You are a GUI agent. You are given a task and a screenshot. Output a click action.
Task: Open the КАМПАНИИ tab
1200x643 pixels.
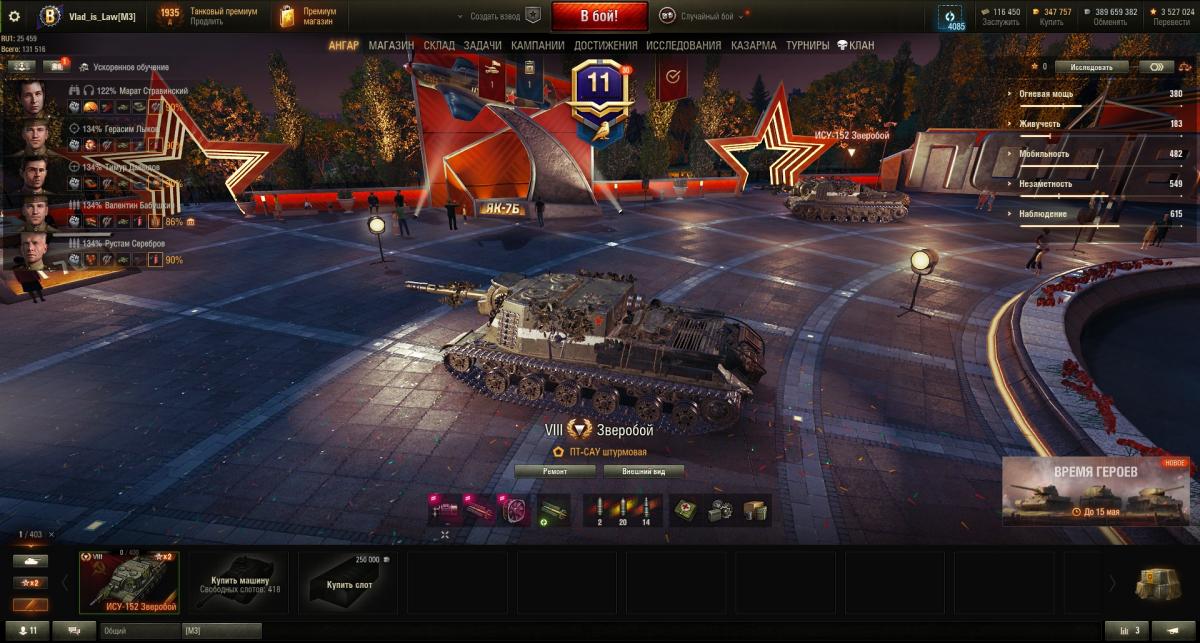coord(537,45)
